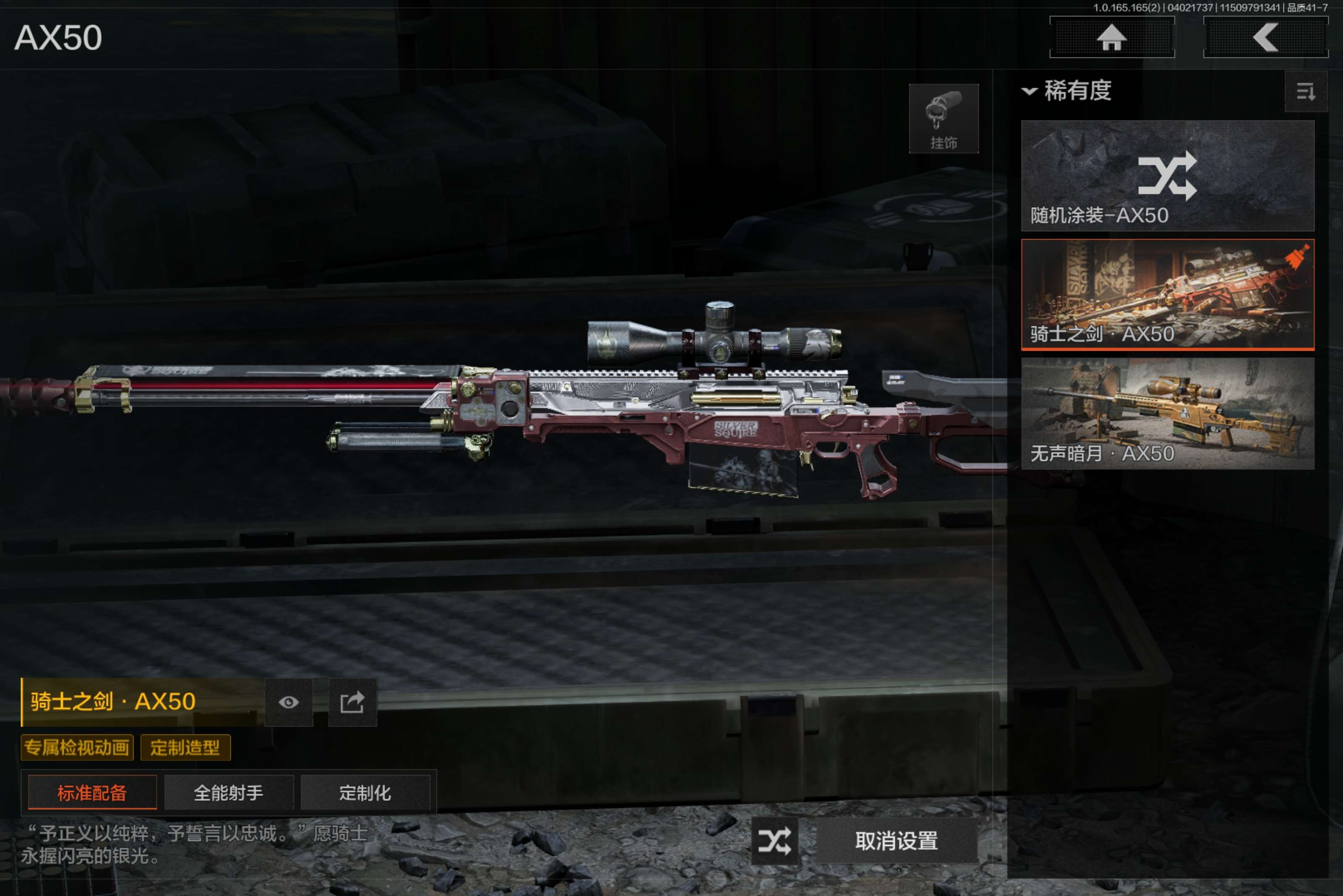Choose the 骑士之剑·AX50 skin thumbnail
The height and width of the screenshot is (896, 1343).
tap(1167, 294)
